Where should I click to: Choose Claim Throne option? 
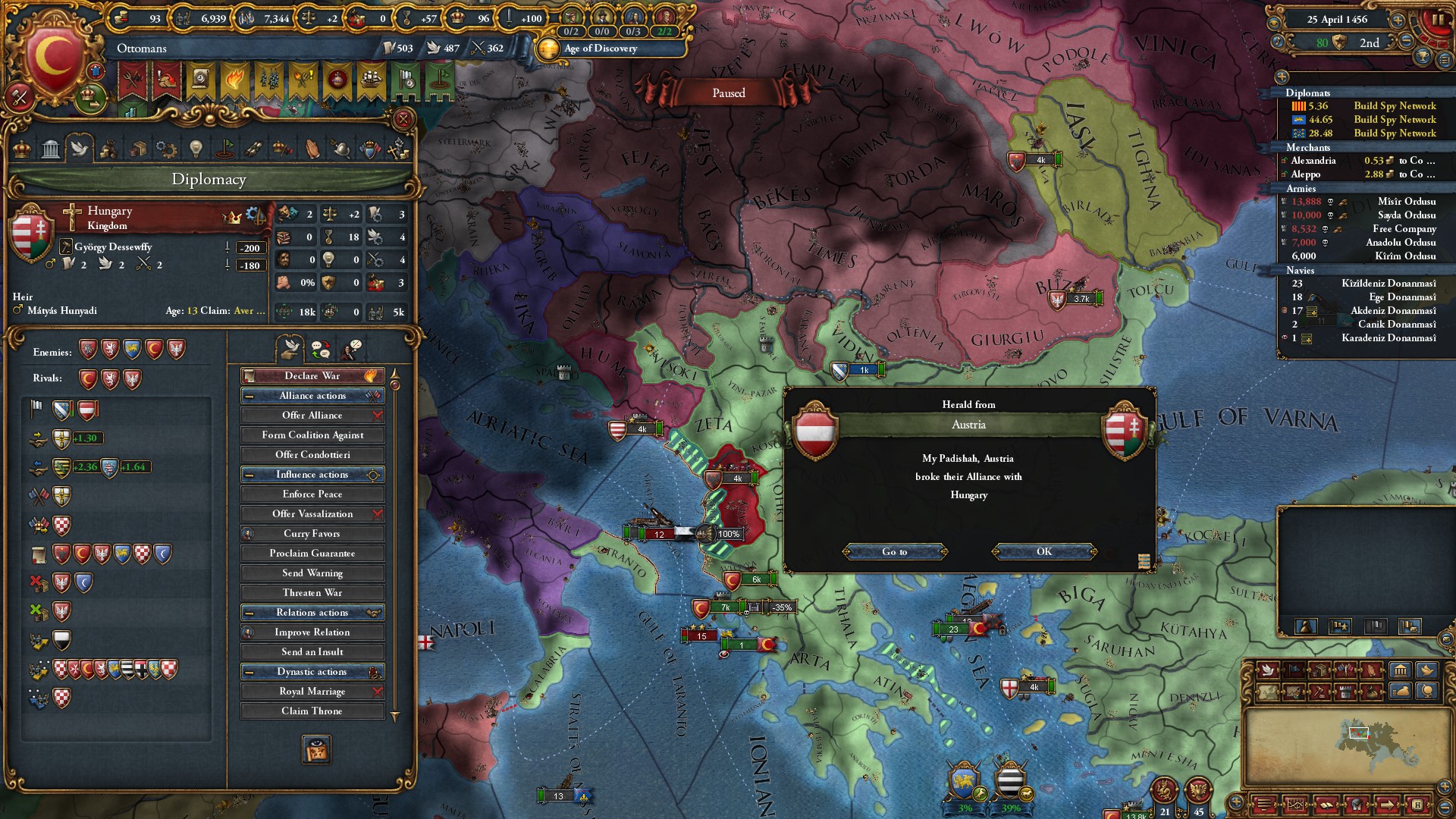[312, 711]
